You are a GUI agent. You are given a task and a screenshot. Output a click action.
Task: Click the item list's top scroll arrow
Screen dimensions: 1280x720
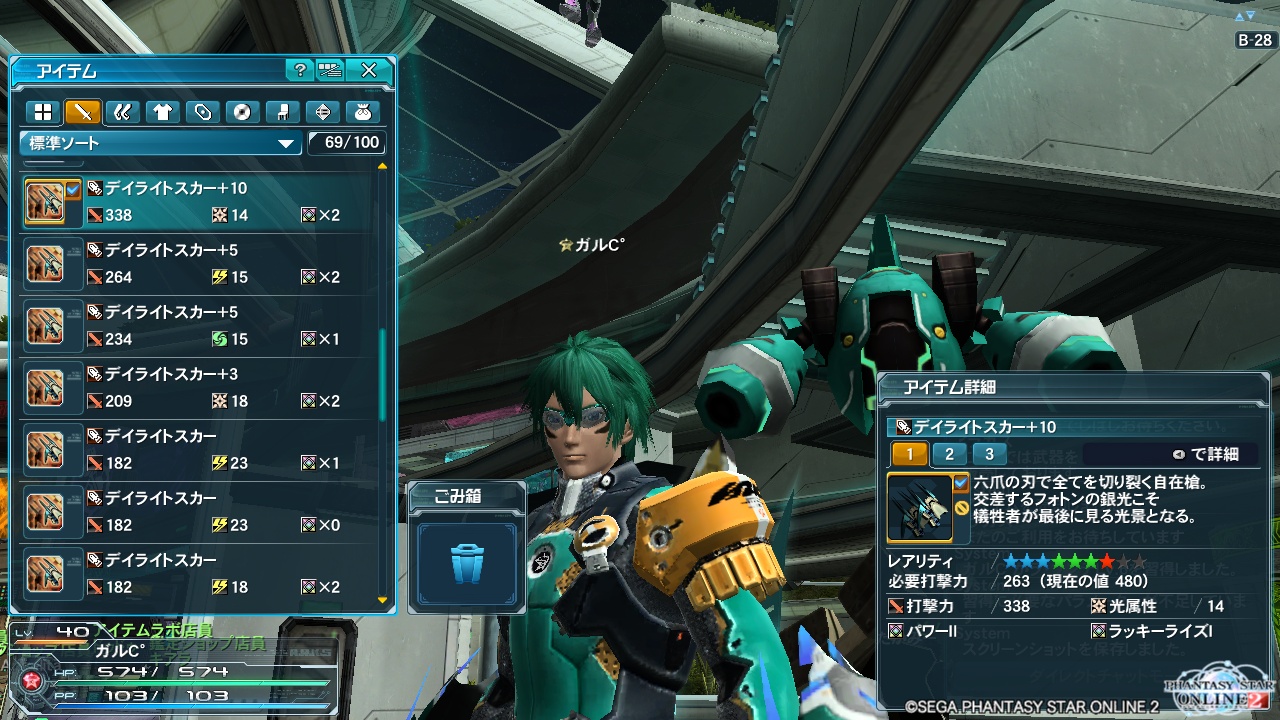click(382, 167)
